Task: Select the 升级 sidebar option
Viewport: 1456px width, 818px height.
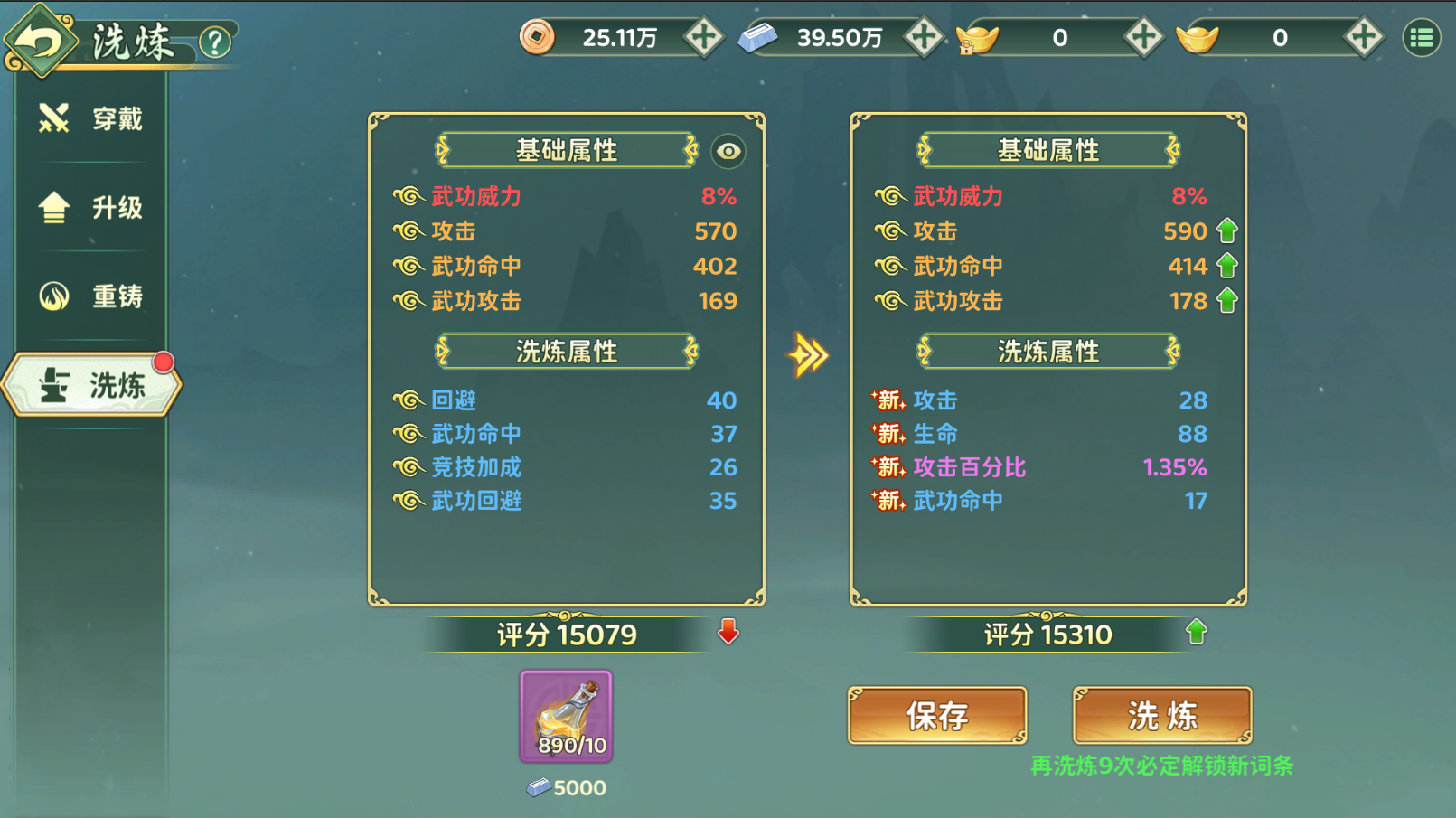Action: pyautogui.click(x=52, y=207)
